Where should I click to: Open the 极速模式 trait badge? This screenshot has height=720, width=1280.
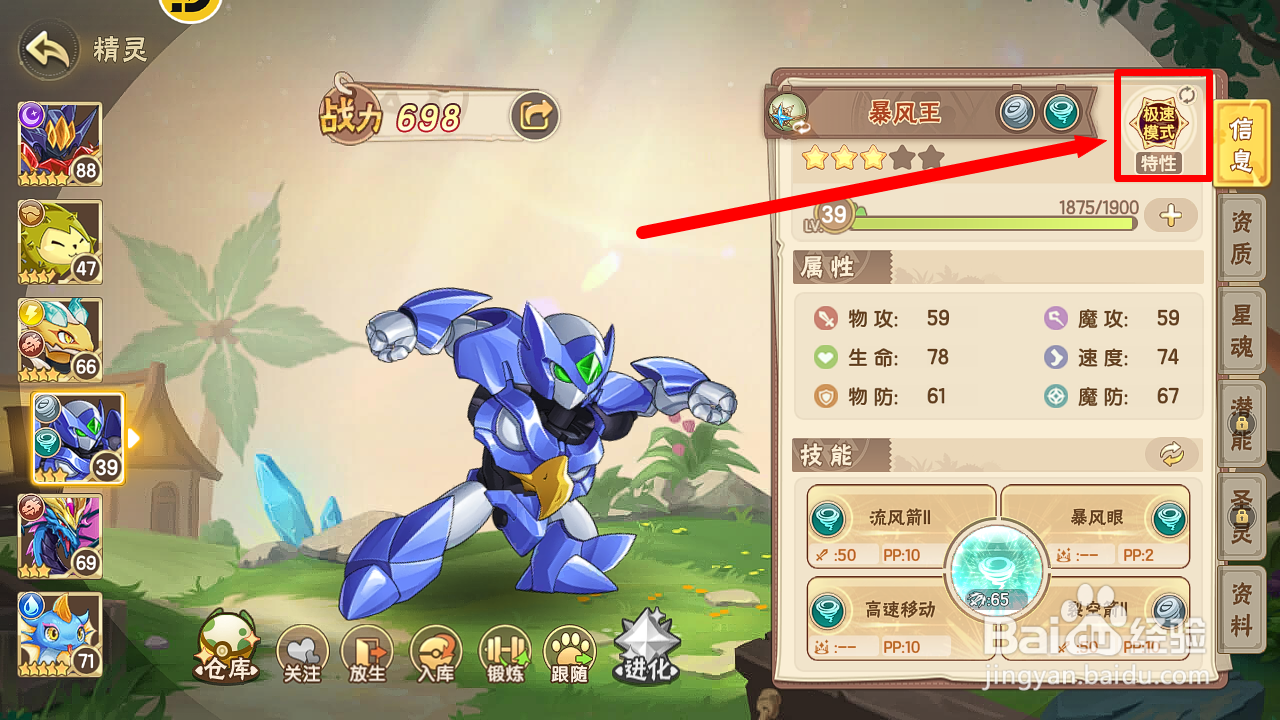(1159, 125)
